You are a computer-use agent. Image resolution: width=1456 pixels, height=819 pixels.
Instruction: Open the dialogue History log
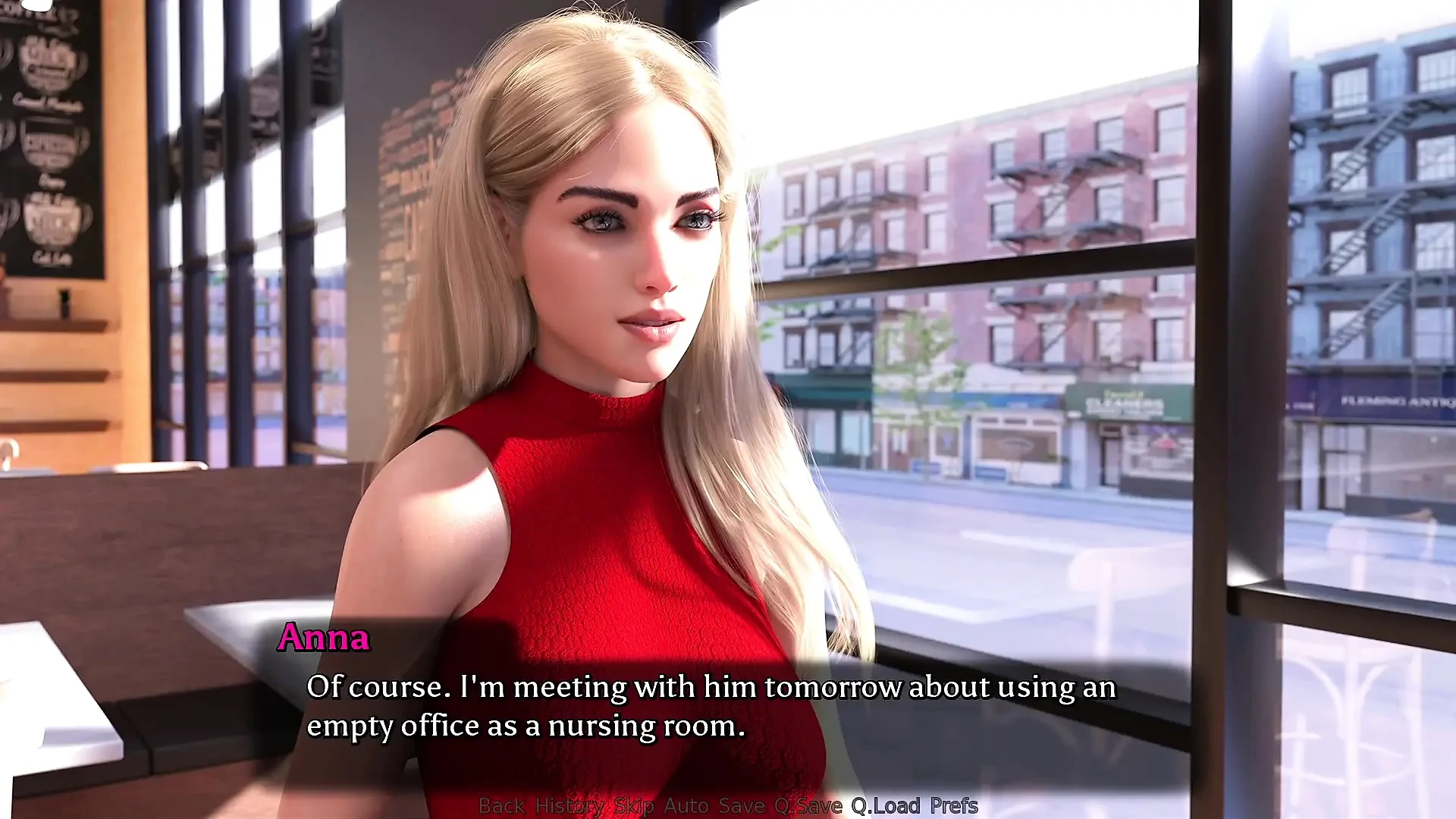(569, 805)
